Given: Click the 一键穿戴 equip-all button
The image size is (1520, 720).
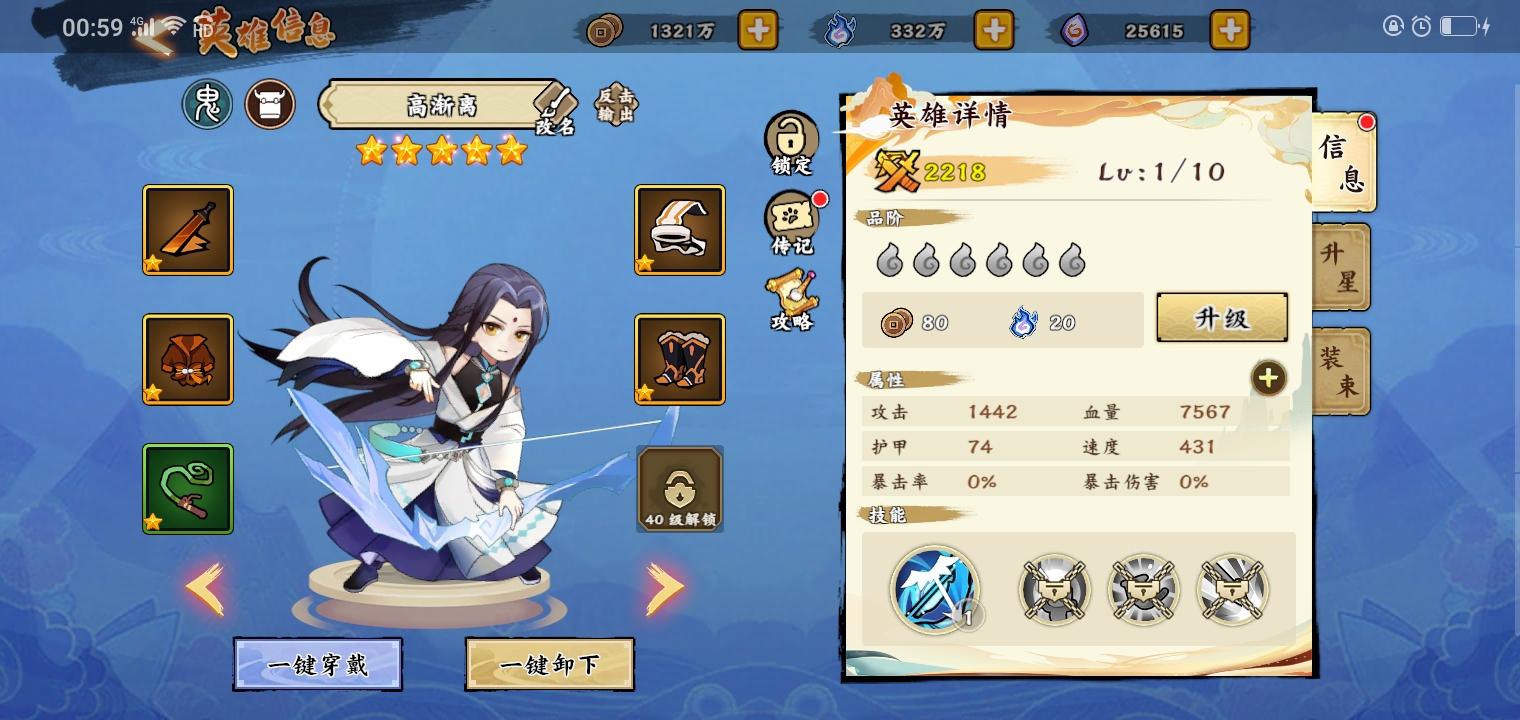Looking at the screenshot, I should 318,664.
